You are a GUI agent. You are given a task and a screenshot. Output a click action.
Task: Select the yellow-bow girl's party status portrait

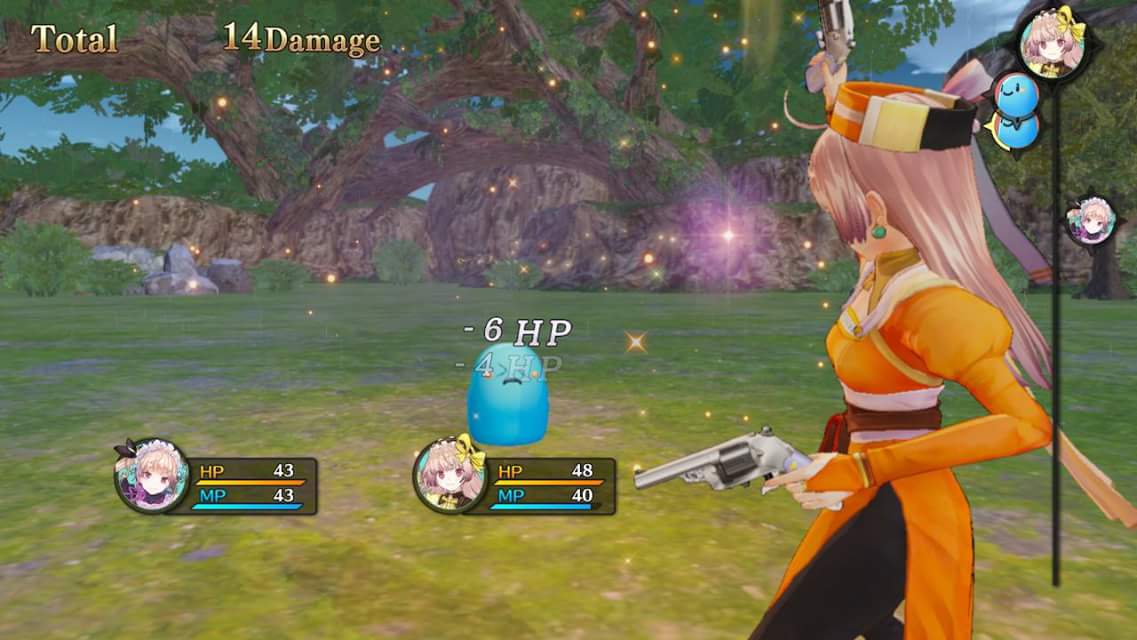click(450, 476)
